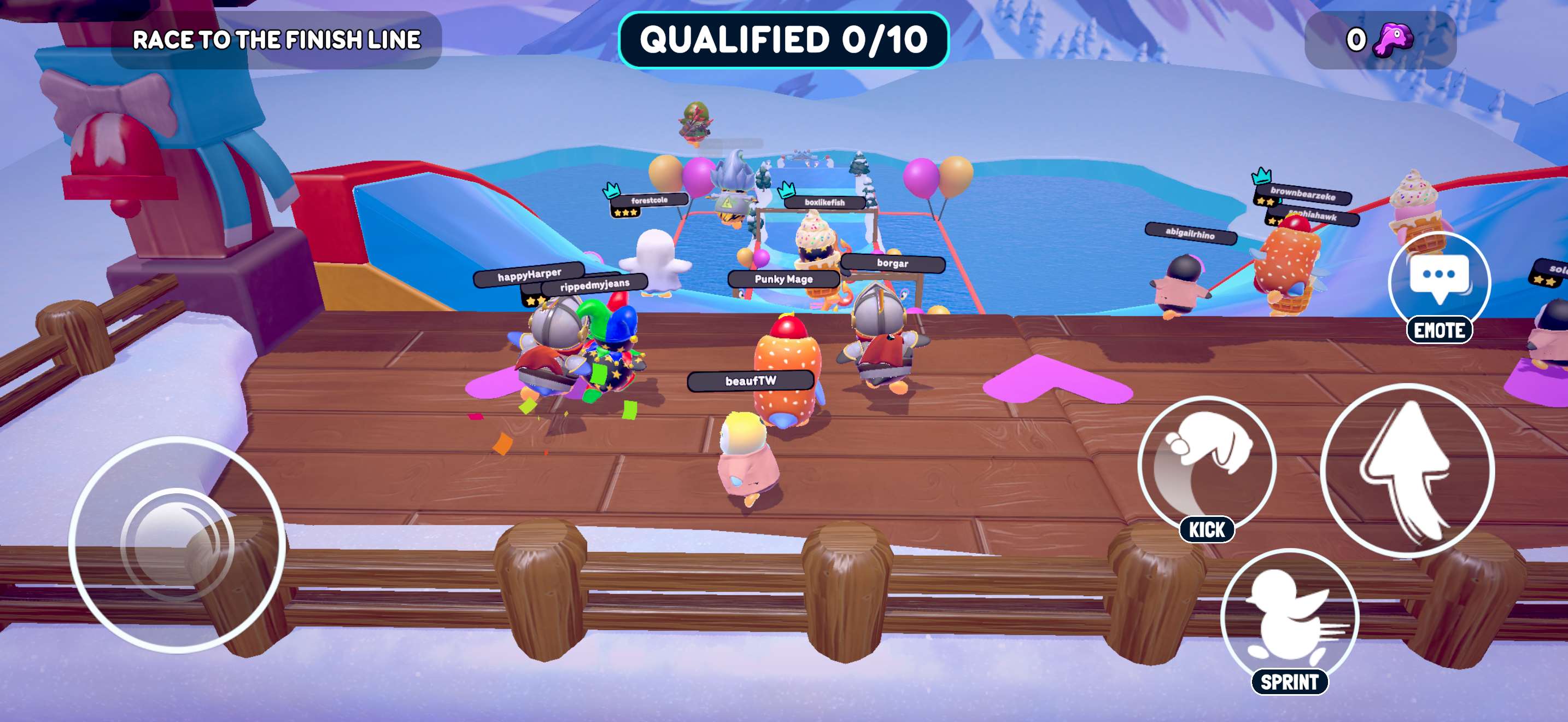Touch the virtual movement joystick

pyautogui.click(x=177, y=544)
